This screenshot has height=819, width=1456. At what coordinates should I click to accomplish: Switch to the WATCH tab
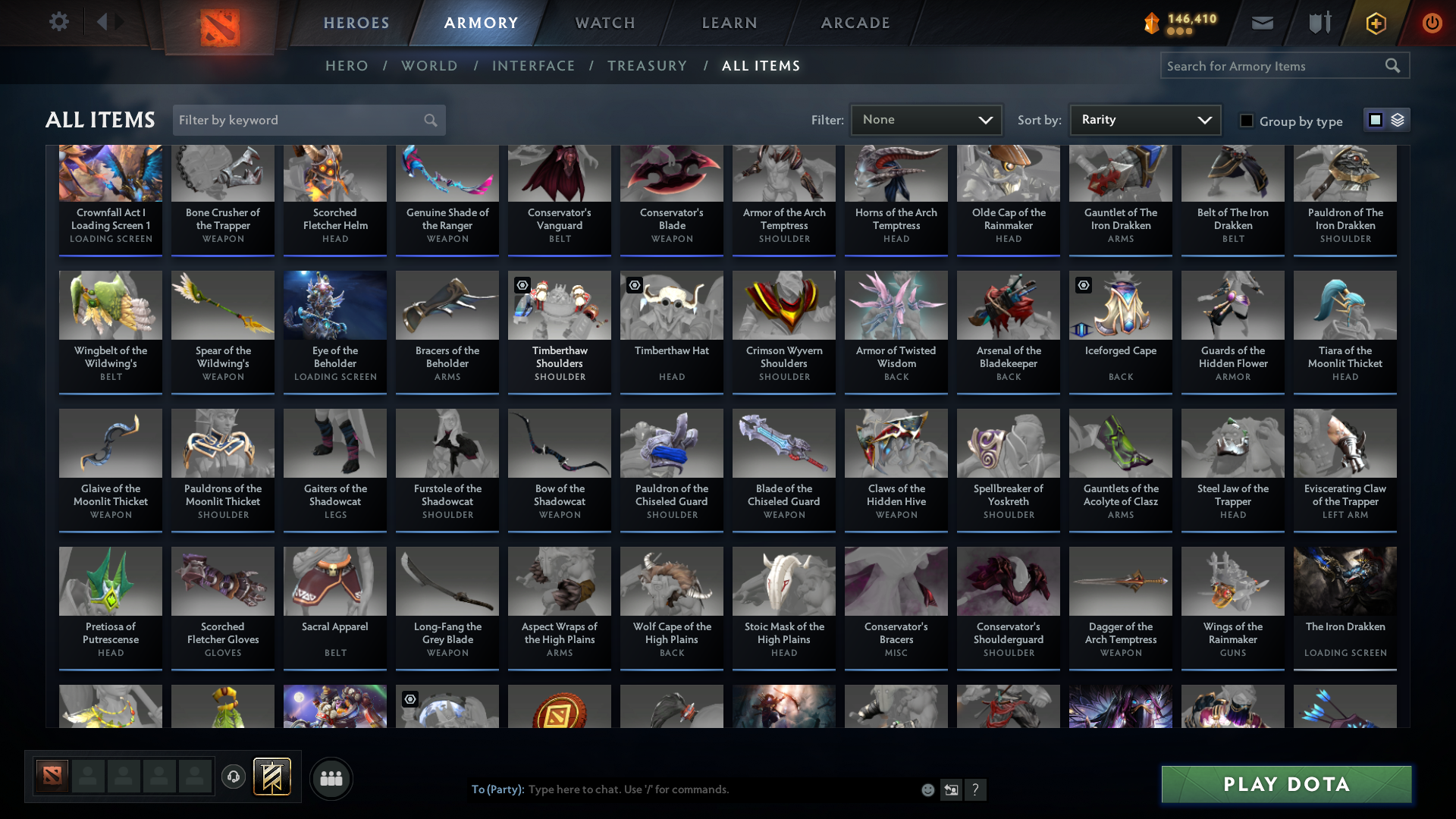pos(604,23)
